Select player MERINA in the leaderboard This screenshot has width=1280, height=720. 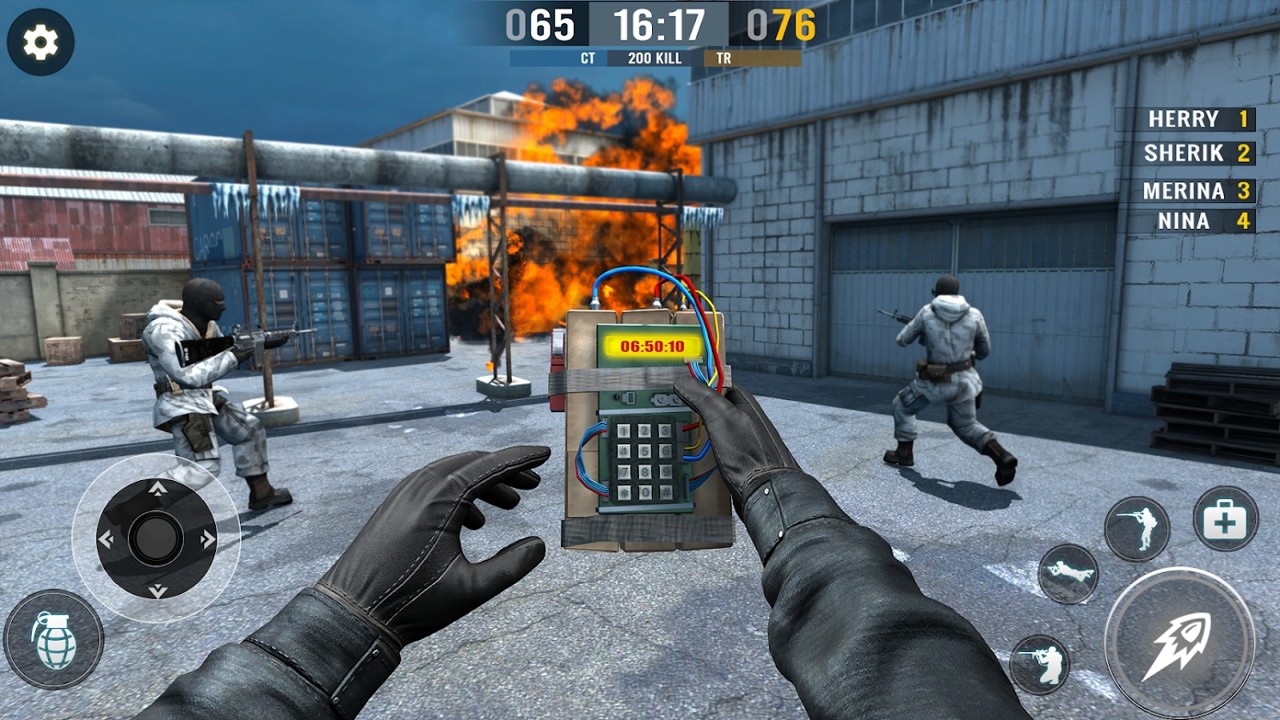(1186, 190)
